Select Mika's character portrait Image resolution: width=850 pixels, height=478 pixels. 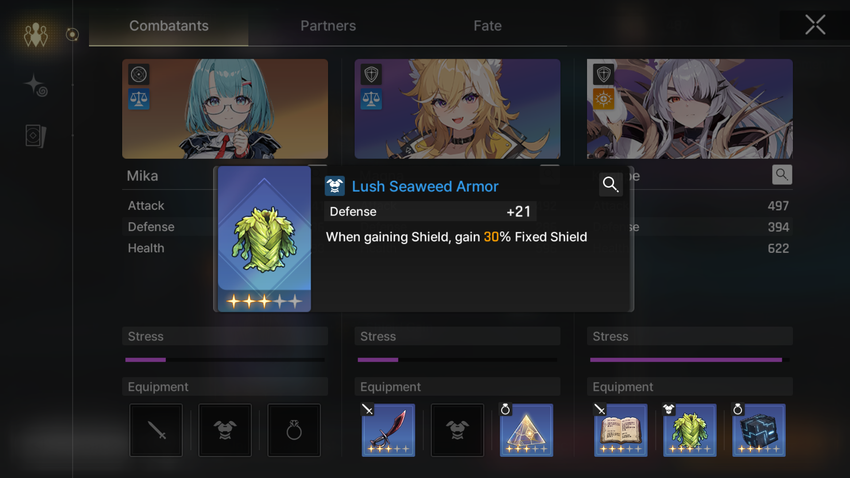225,108
